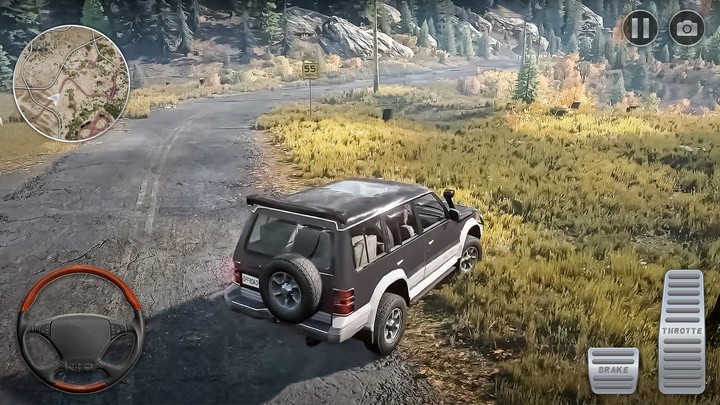Click the steering wheel control

[x=80, y=329]
